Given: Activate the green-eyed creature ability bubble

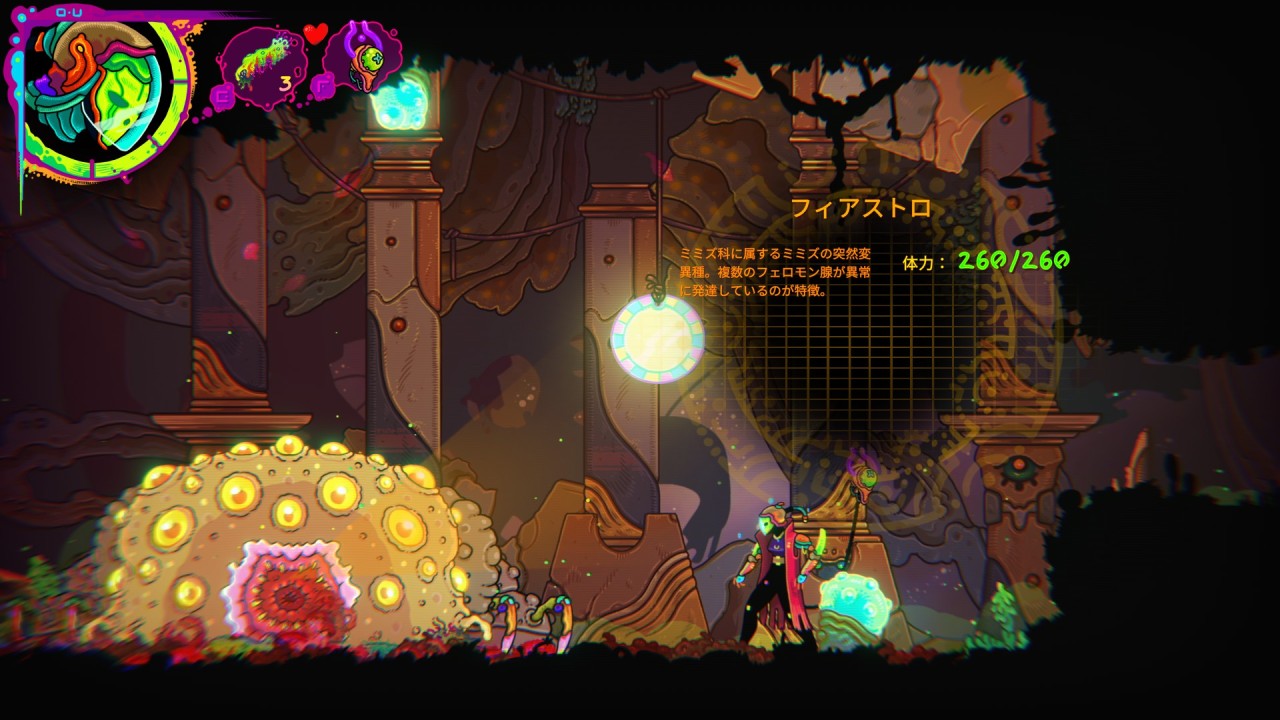Looking at the screenshot, I should coord(366,58).
